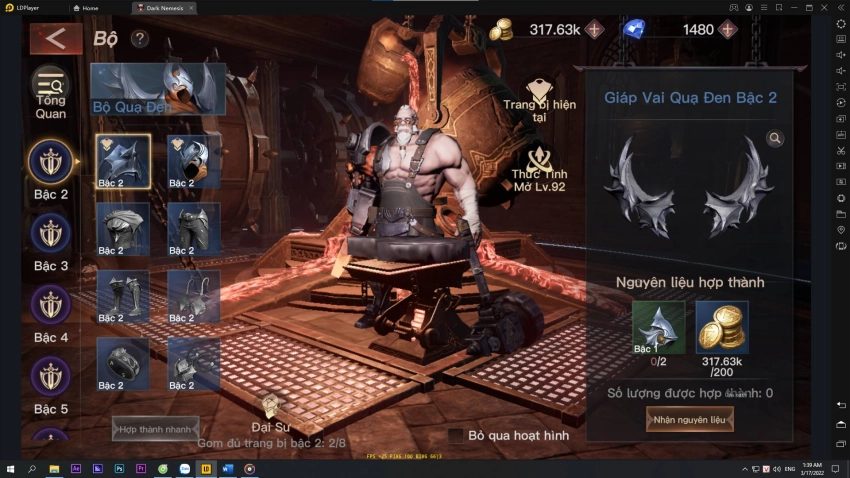Open the Tổng Quan overview

point(51,92)
